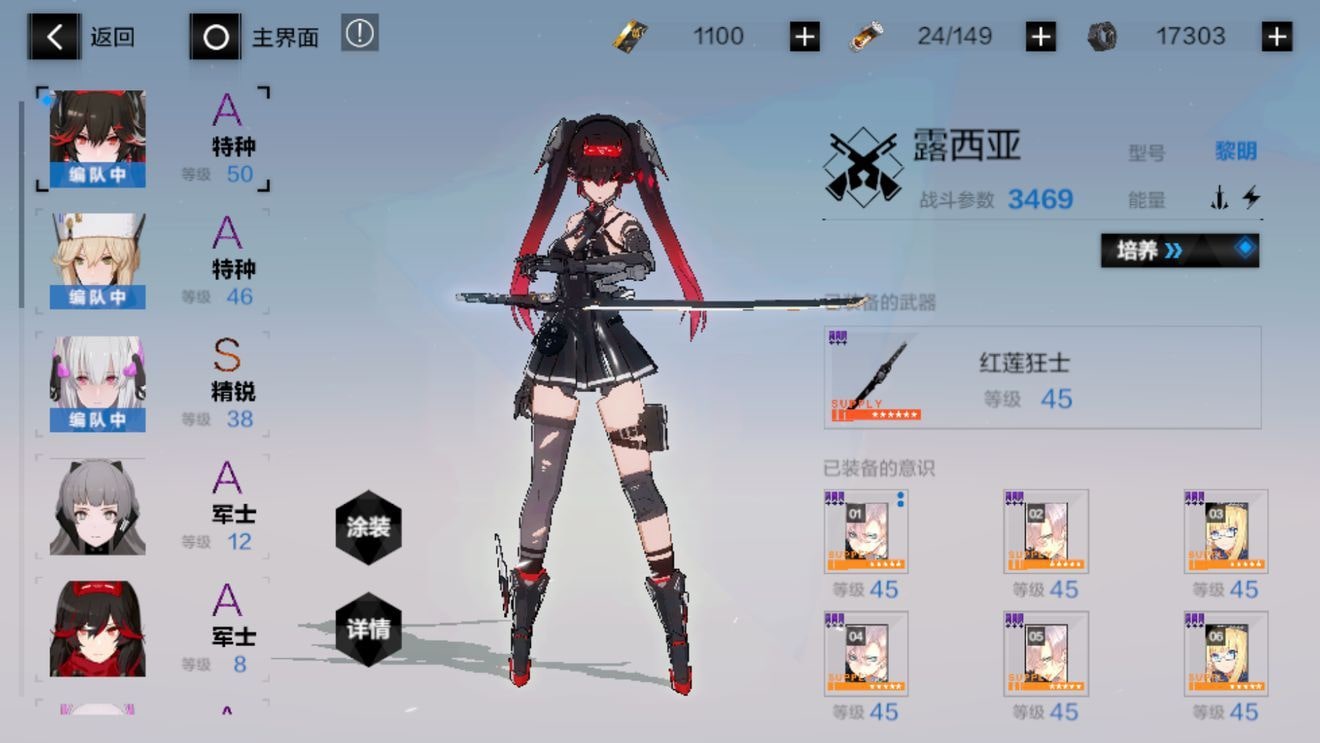Open the 涂装 coating menu
The image size is (1320, 743).
[x=368, y=527]
